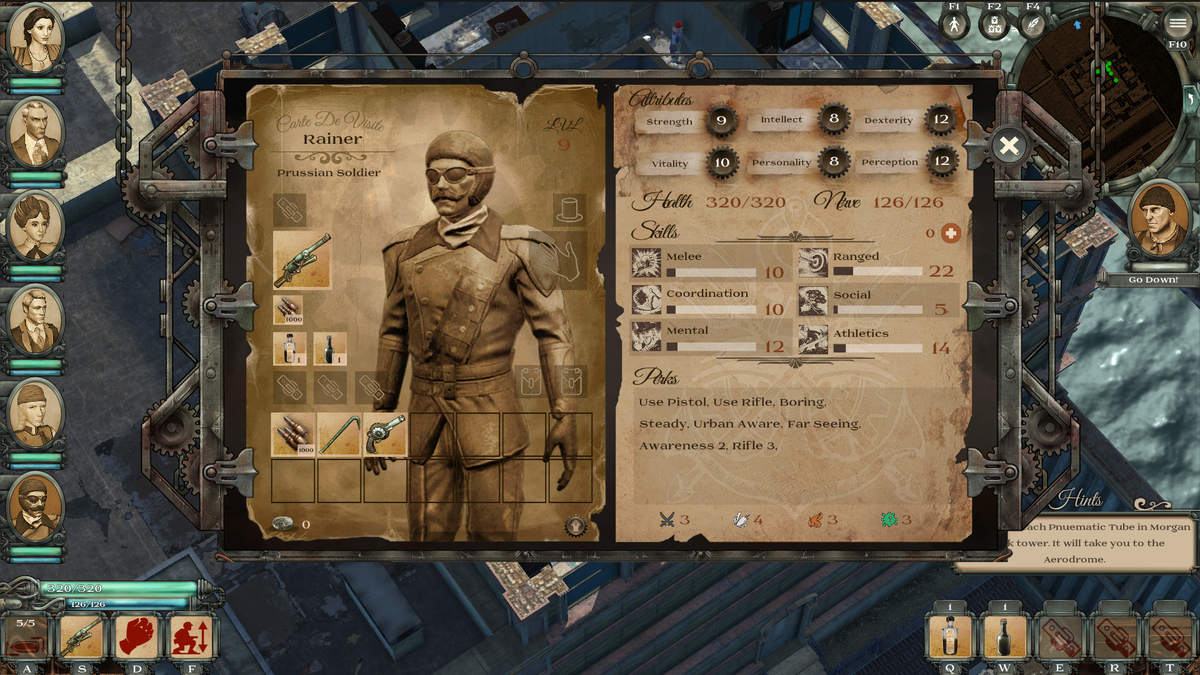1200x675 pixels.
Task: Click the Go Down! button
Action: [x=1153, y=280]
